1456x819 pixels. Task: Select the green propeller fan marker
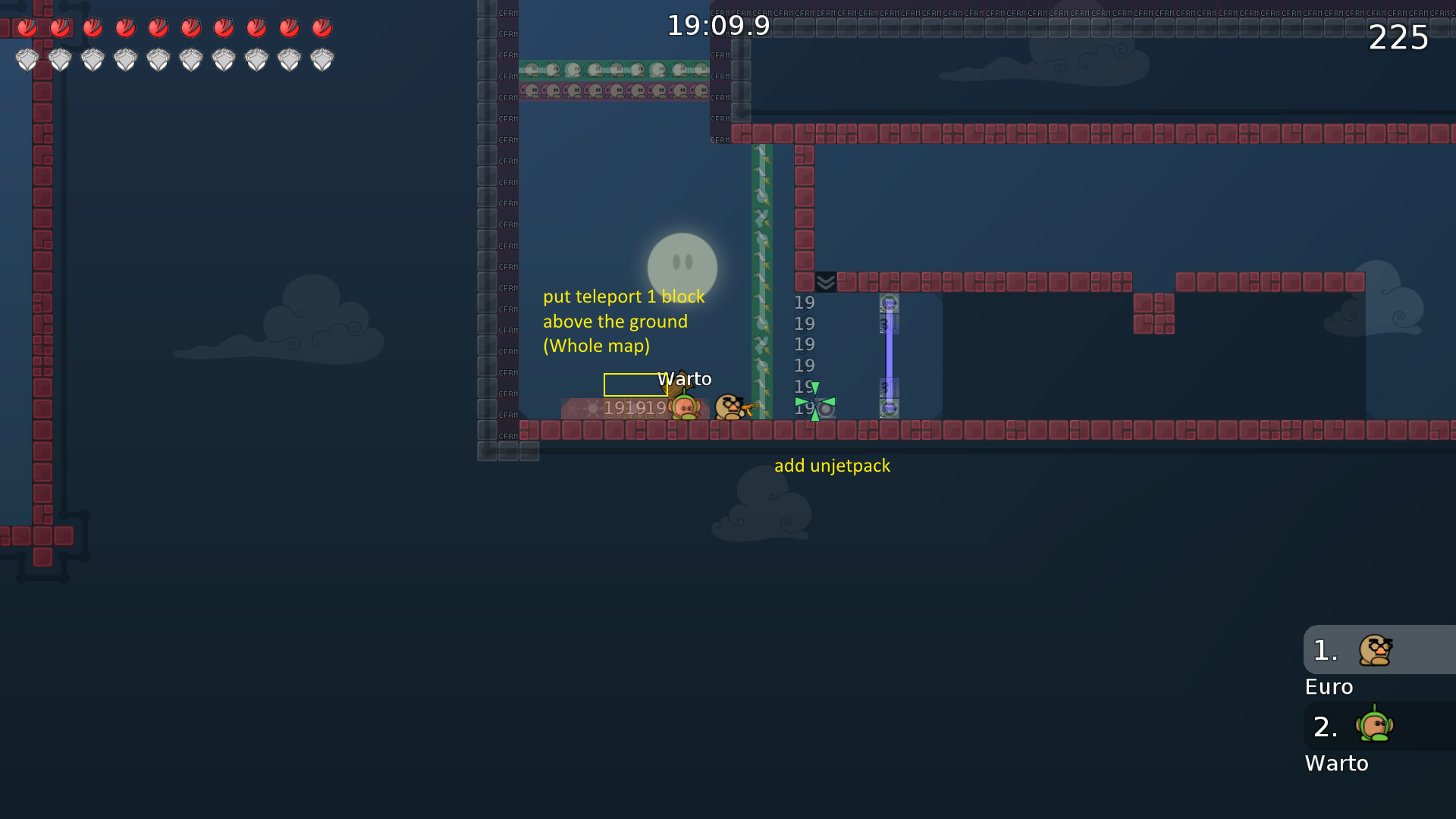point(815,400)
